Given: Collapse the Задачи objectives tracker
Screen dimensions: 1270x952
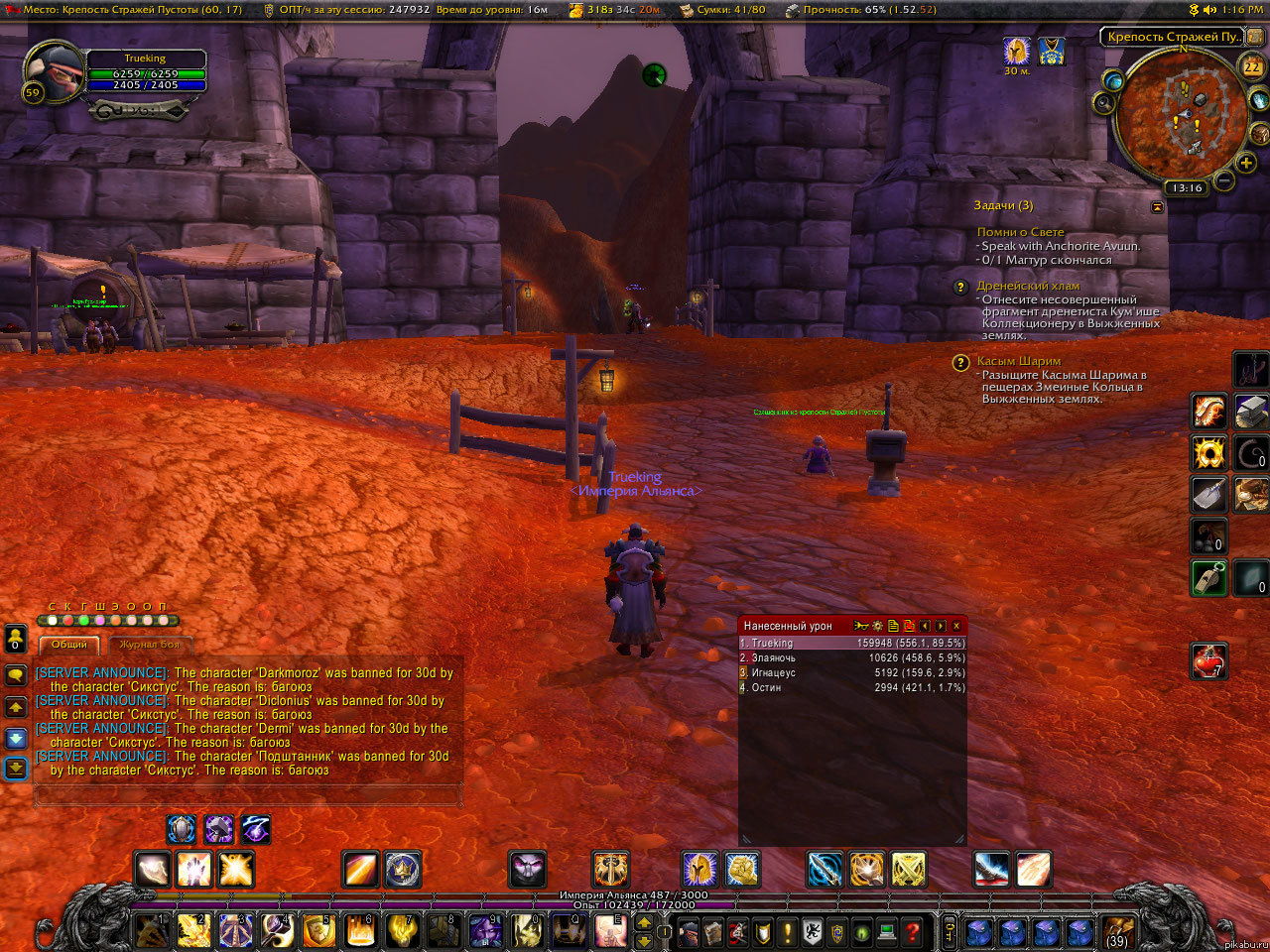Looking at the screenshot, I should (1157, 205).
